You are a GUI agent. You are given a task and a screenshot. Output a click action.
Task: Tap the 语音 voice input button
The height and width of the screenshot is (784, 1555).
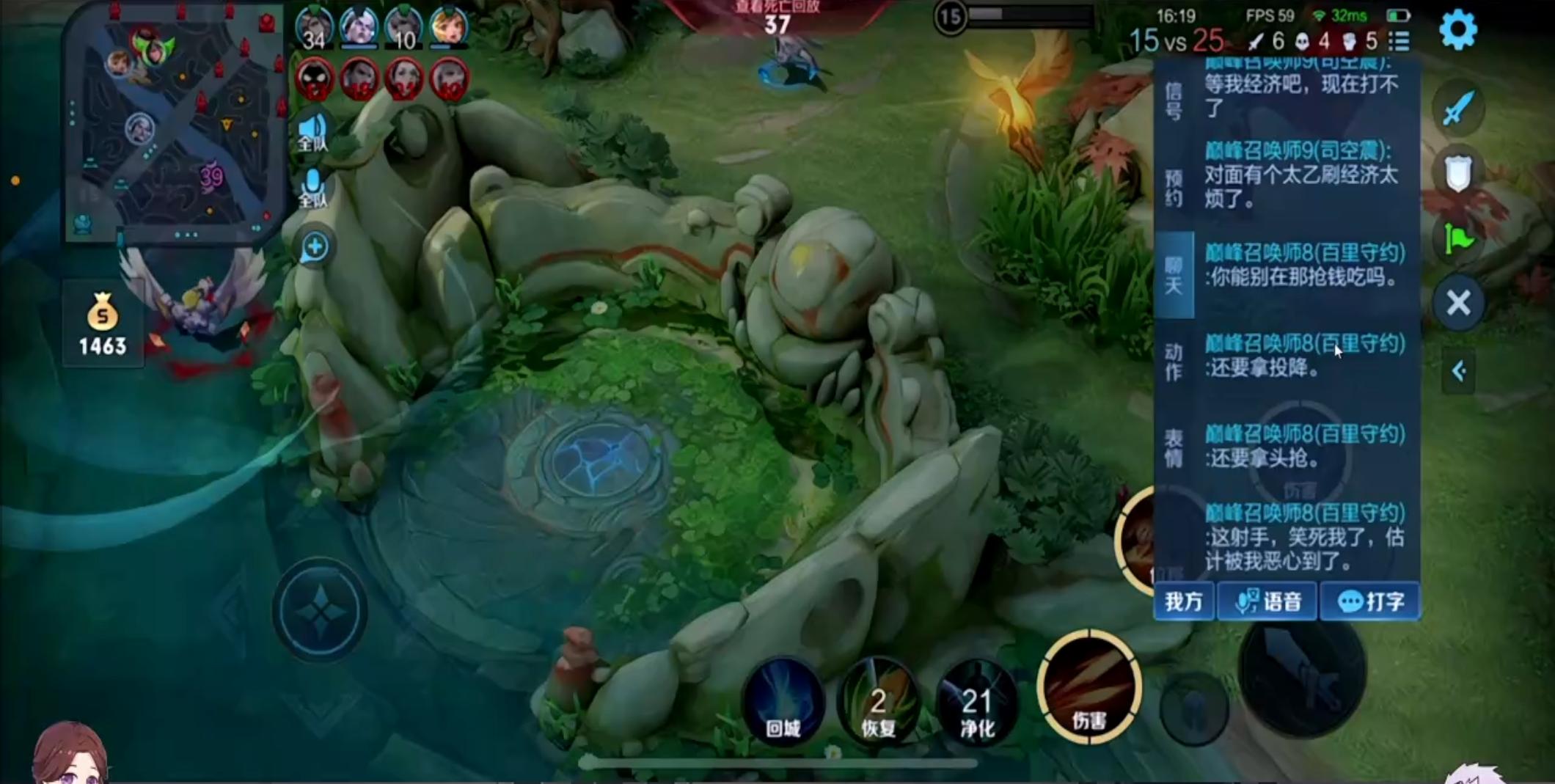click(1268, 601)
